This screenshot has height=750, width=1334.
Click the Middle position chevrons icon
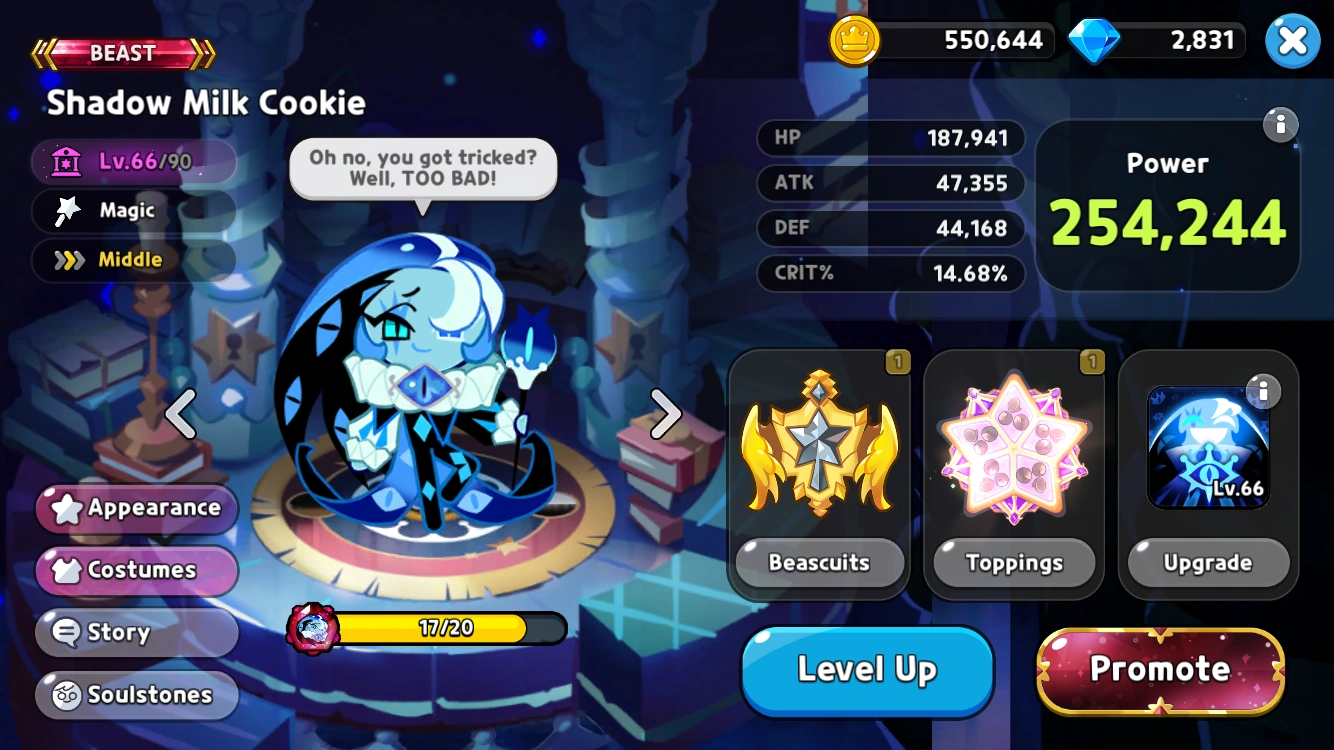(71, 260)
